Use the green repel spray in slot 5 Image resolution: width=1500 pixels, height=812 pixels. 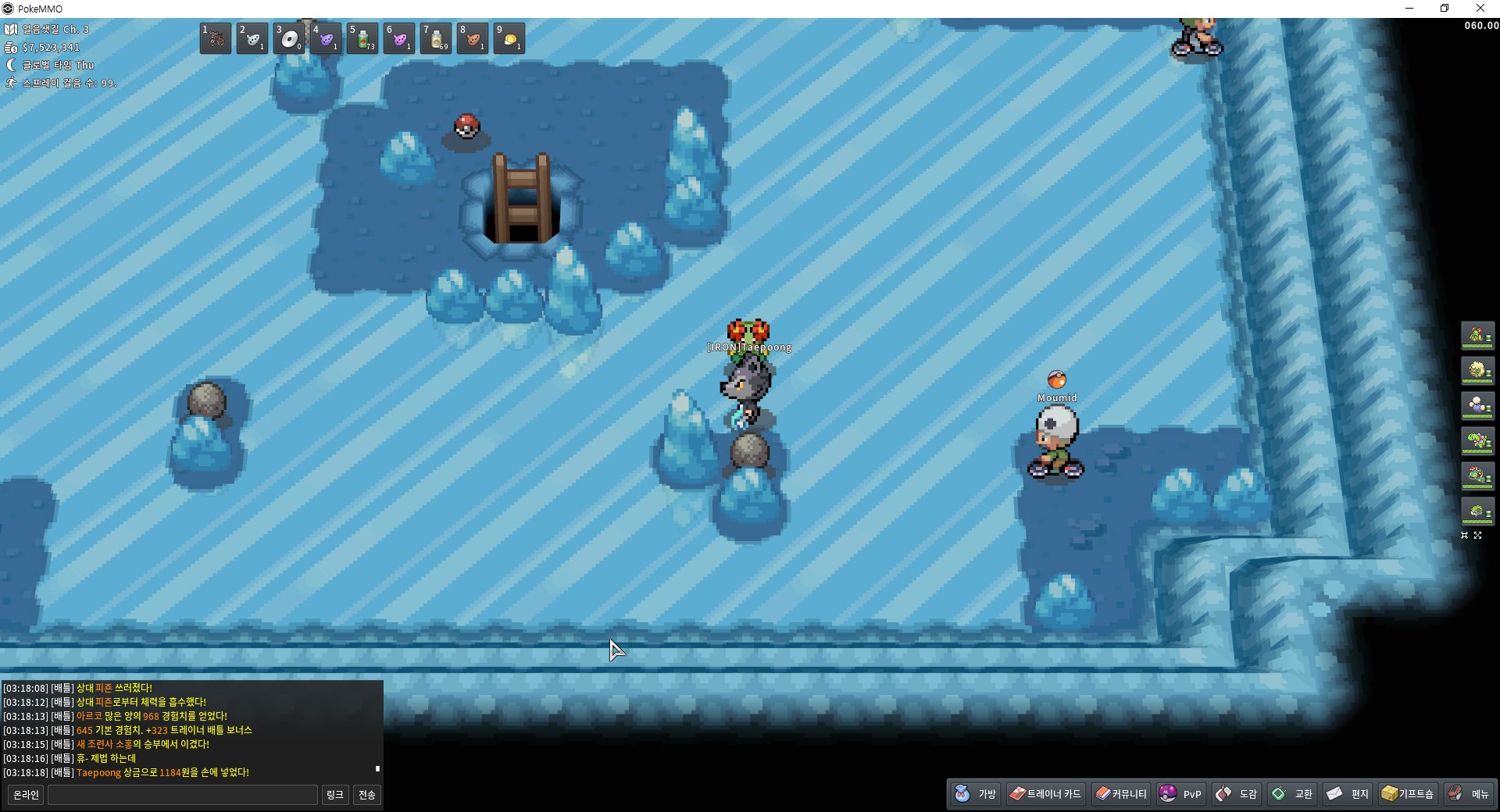coord(362,38)
